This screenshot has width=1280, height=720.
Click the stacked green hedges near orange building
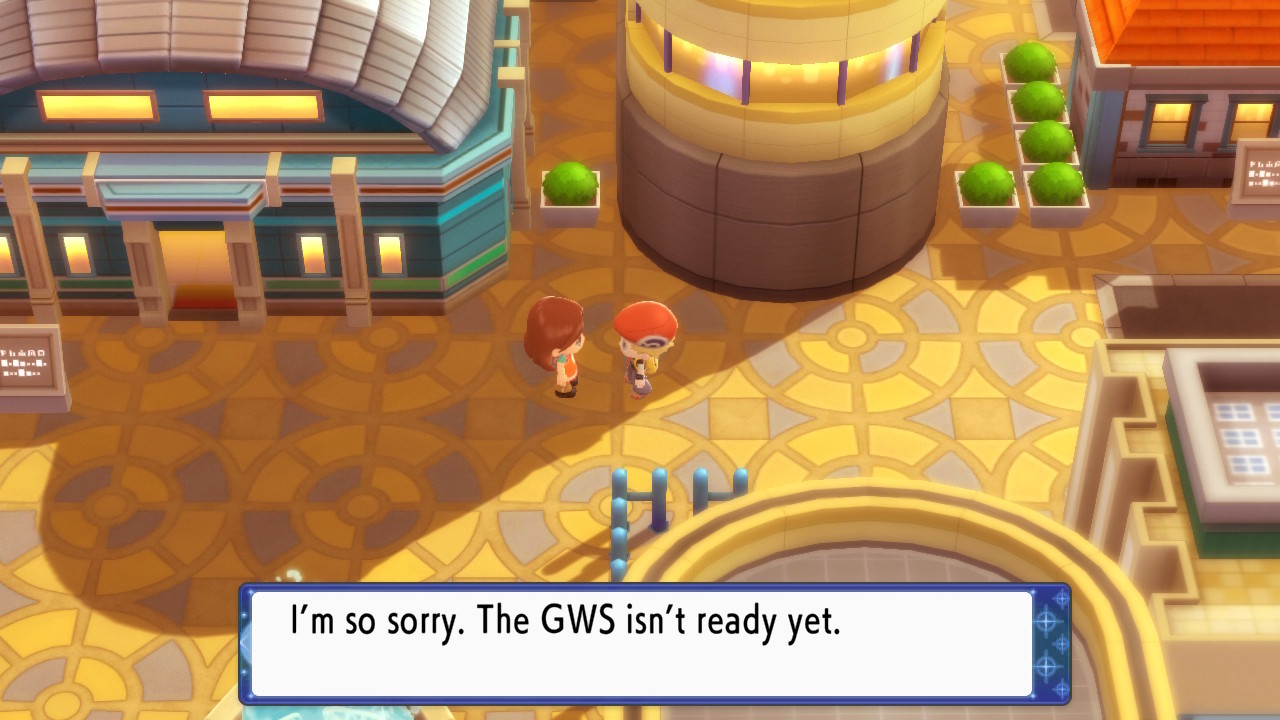[x=1030, y=110]
